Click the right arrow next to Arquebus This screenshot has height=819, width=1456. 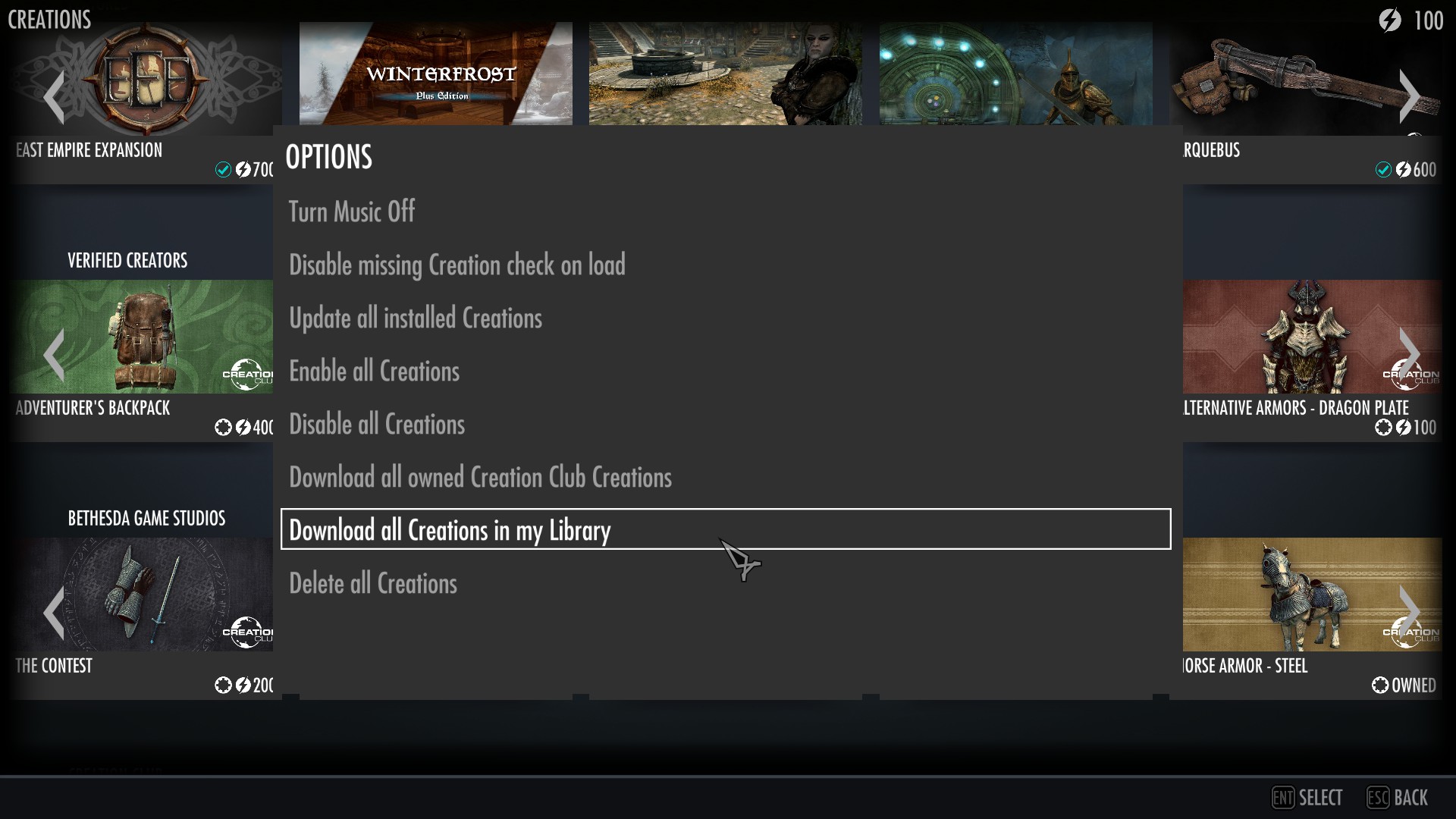(x=1410, y=96)
